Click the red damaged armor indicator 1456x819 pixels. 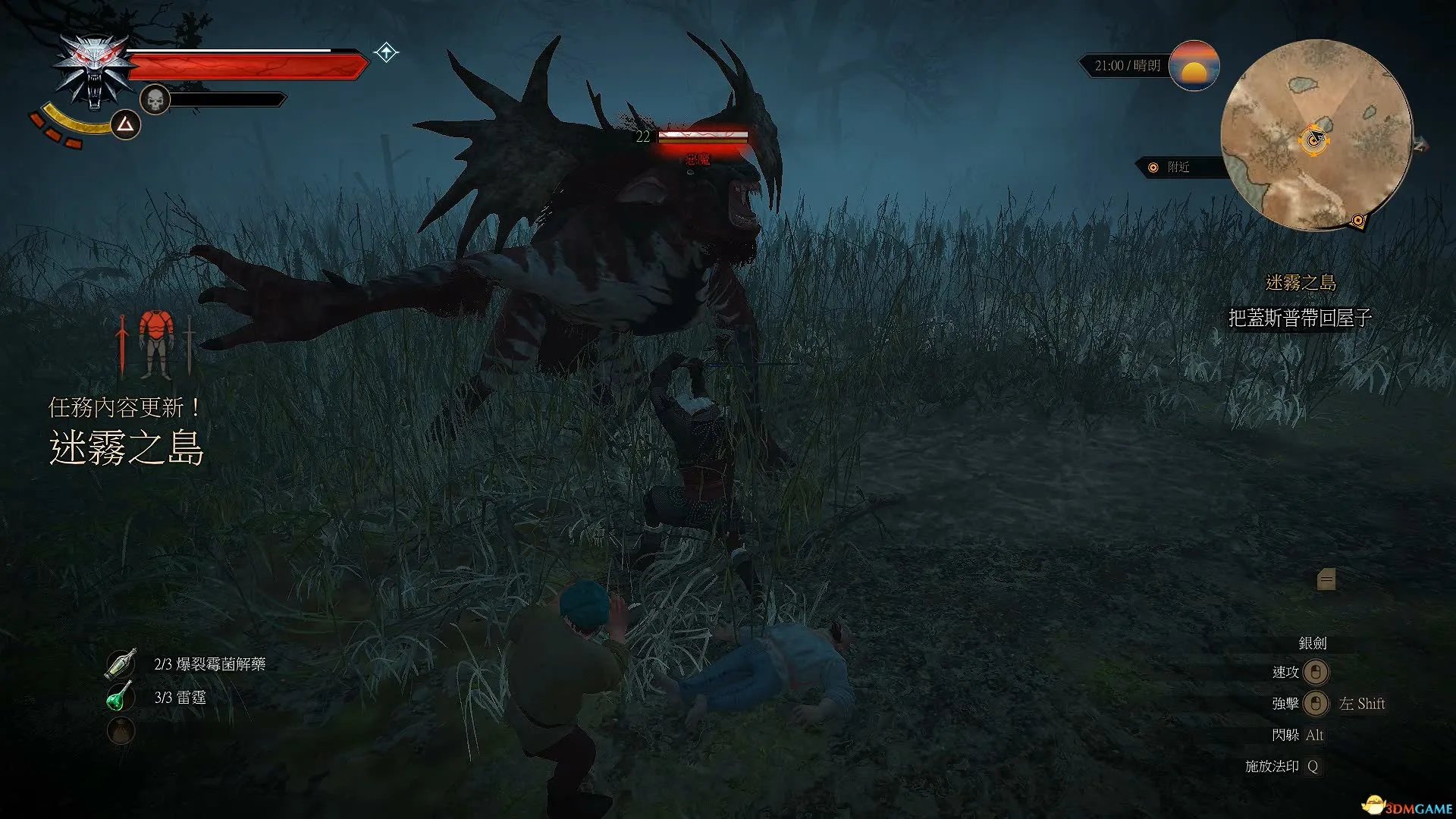tap(156, 344)
